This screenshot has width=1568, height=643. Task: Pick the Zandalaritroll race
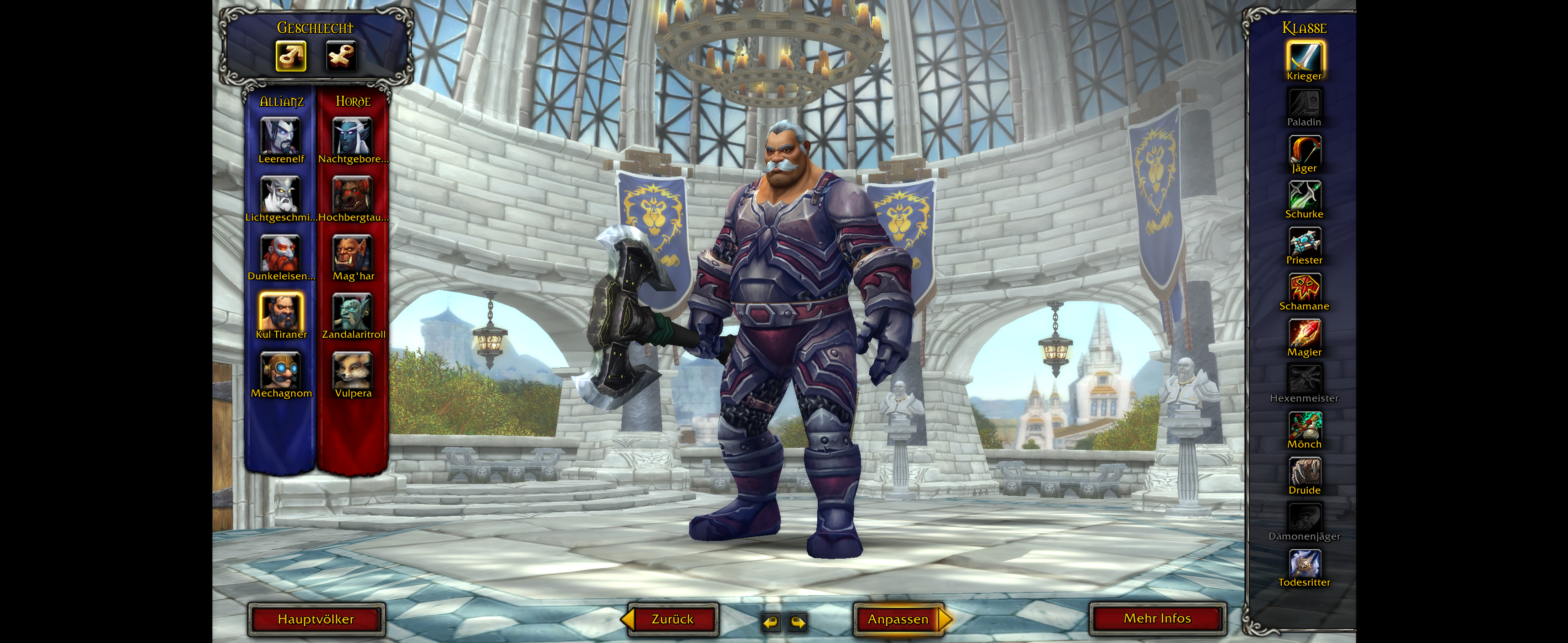pos(352,311)
